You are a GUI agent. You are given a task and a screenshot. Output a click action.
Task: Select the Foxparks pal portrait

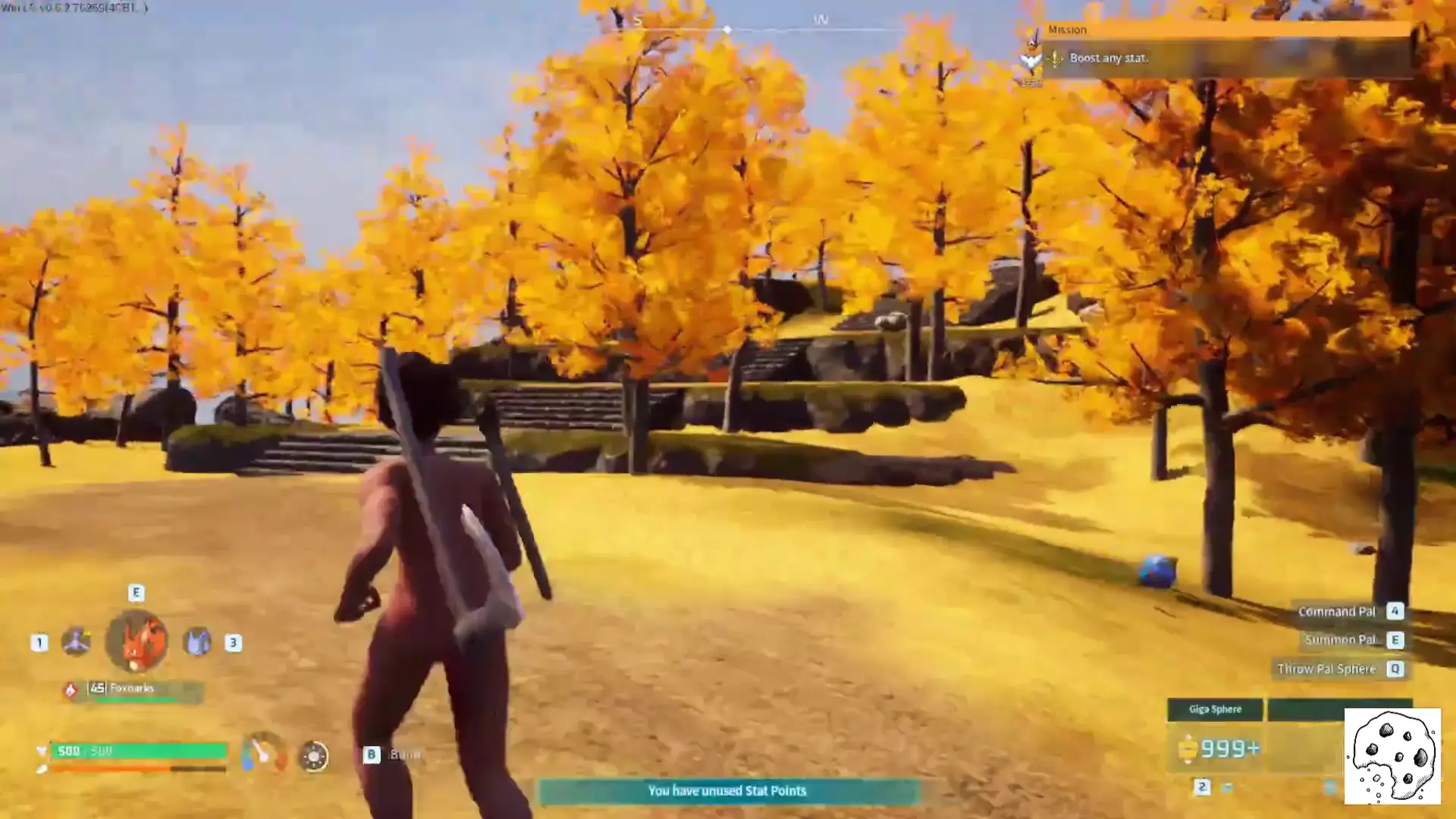pos(136,642)
